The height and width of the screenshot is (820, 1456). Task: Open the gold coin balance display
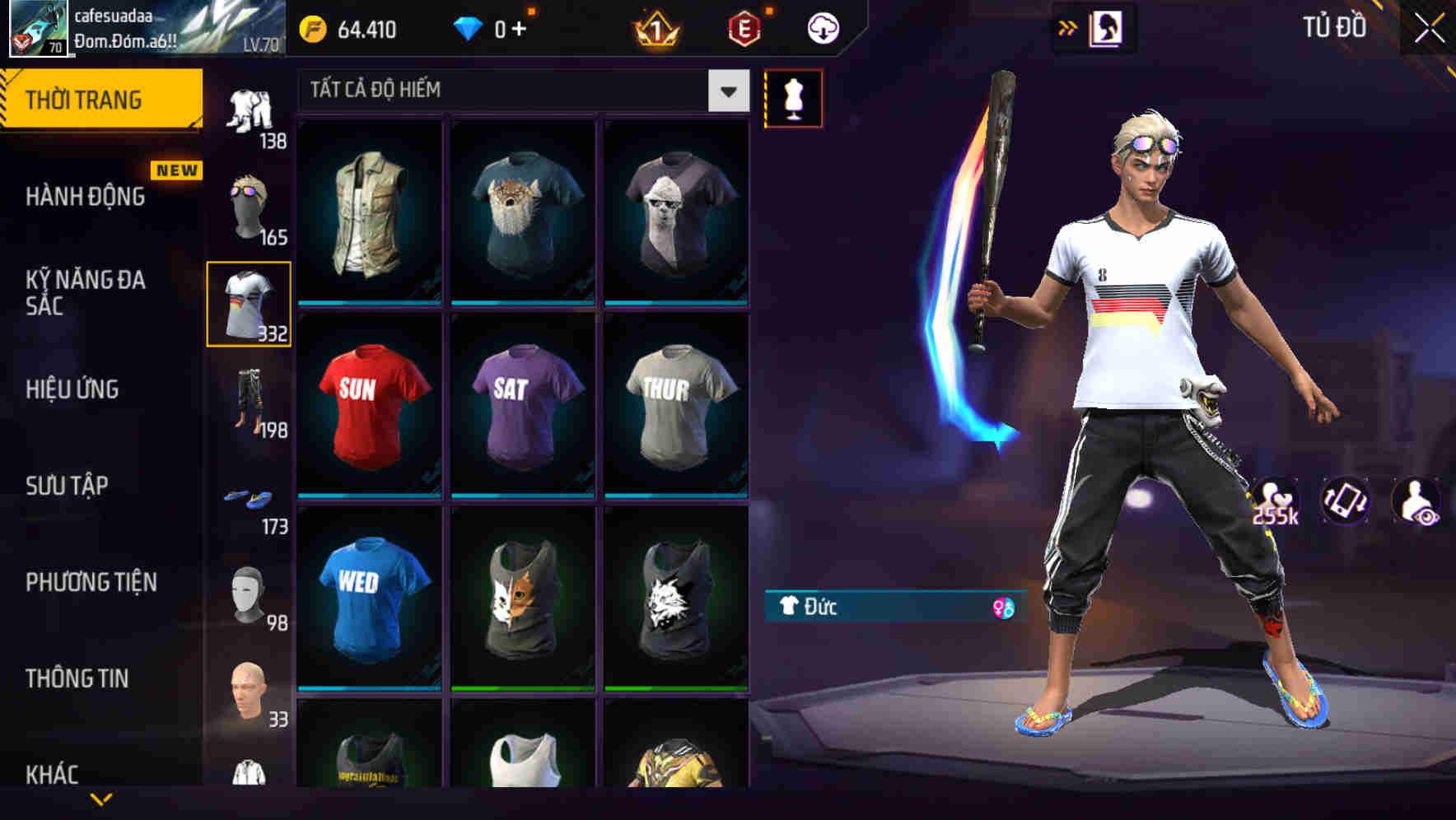(x=354, y=29)
